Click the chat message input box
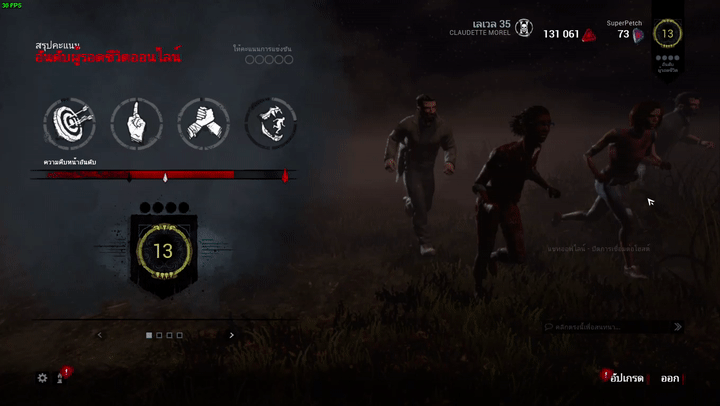Screen dimensions: 720x406 point(606,326)
